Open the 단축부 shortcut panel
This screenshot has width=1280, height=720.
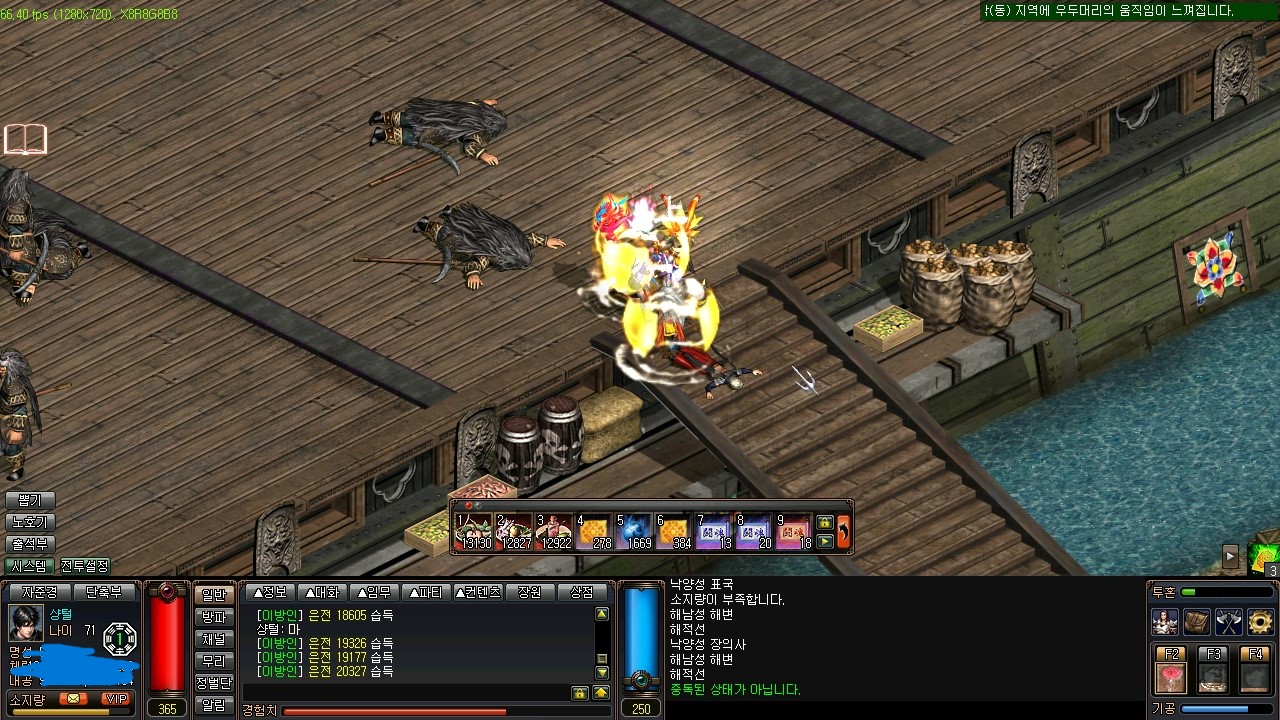(104, 592)
